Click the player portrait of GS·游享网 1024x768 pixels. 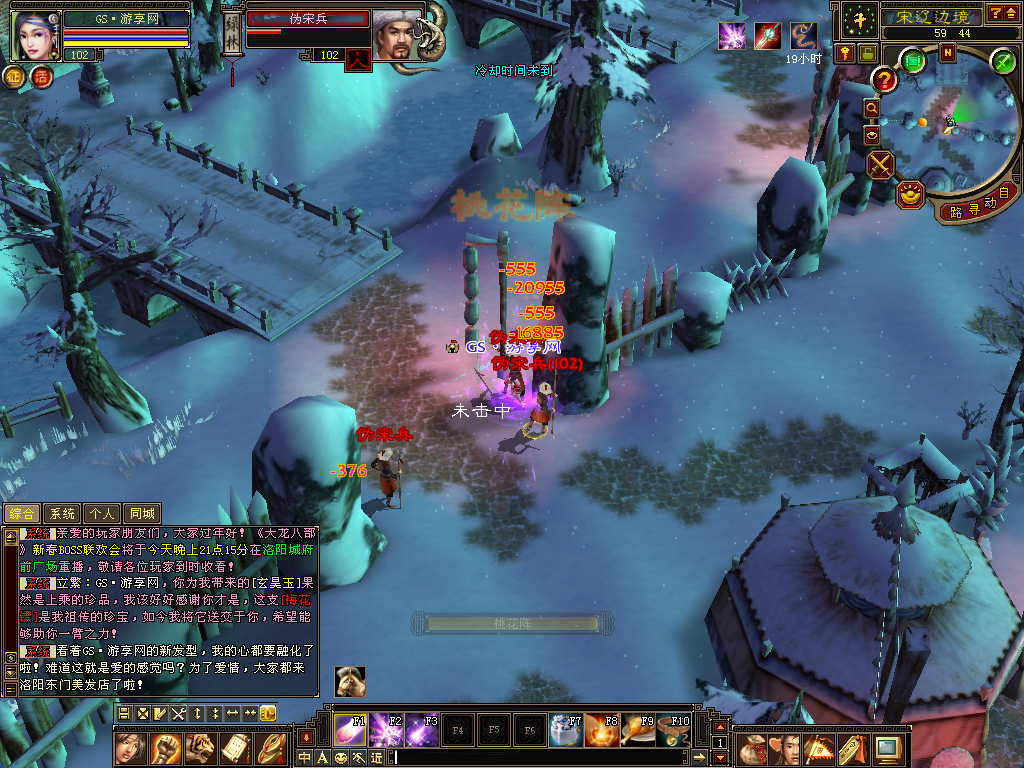click(x=35, y=35)
